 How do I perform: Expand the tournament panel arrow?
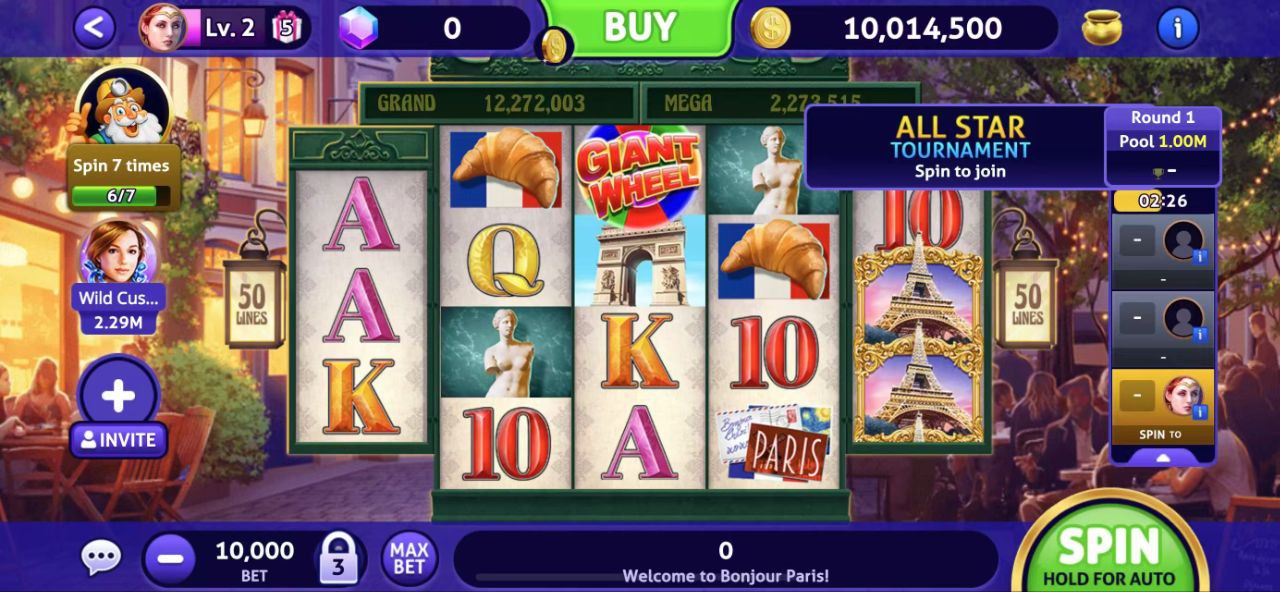pyautogui.click(x=1162, y=457)
